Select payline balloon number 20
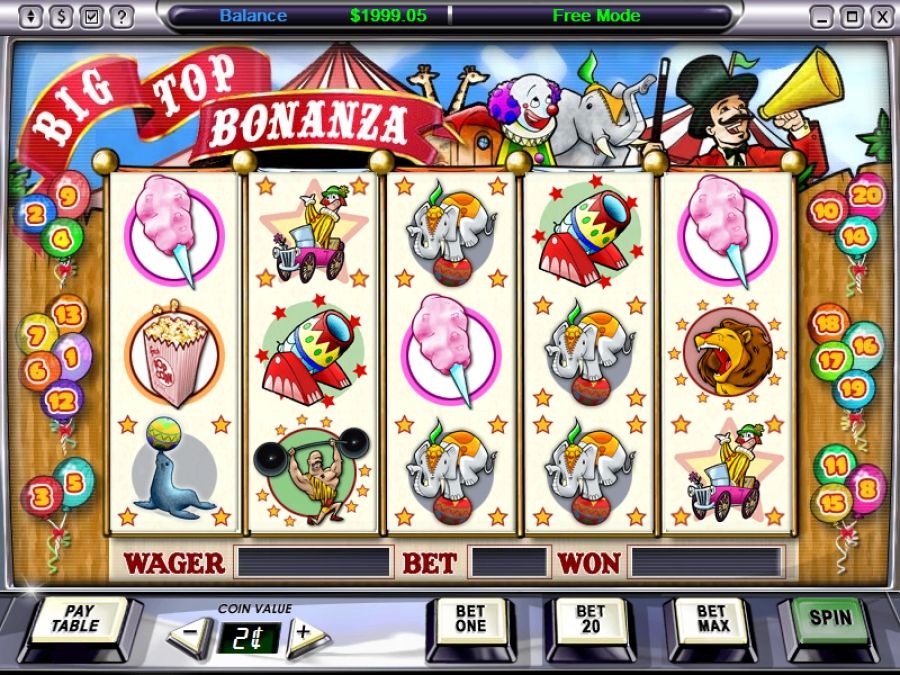This screenshot has height=675, width=900. pos(866,195)
